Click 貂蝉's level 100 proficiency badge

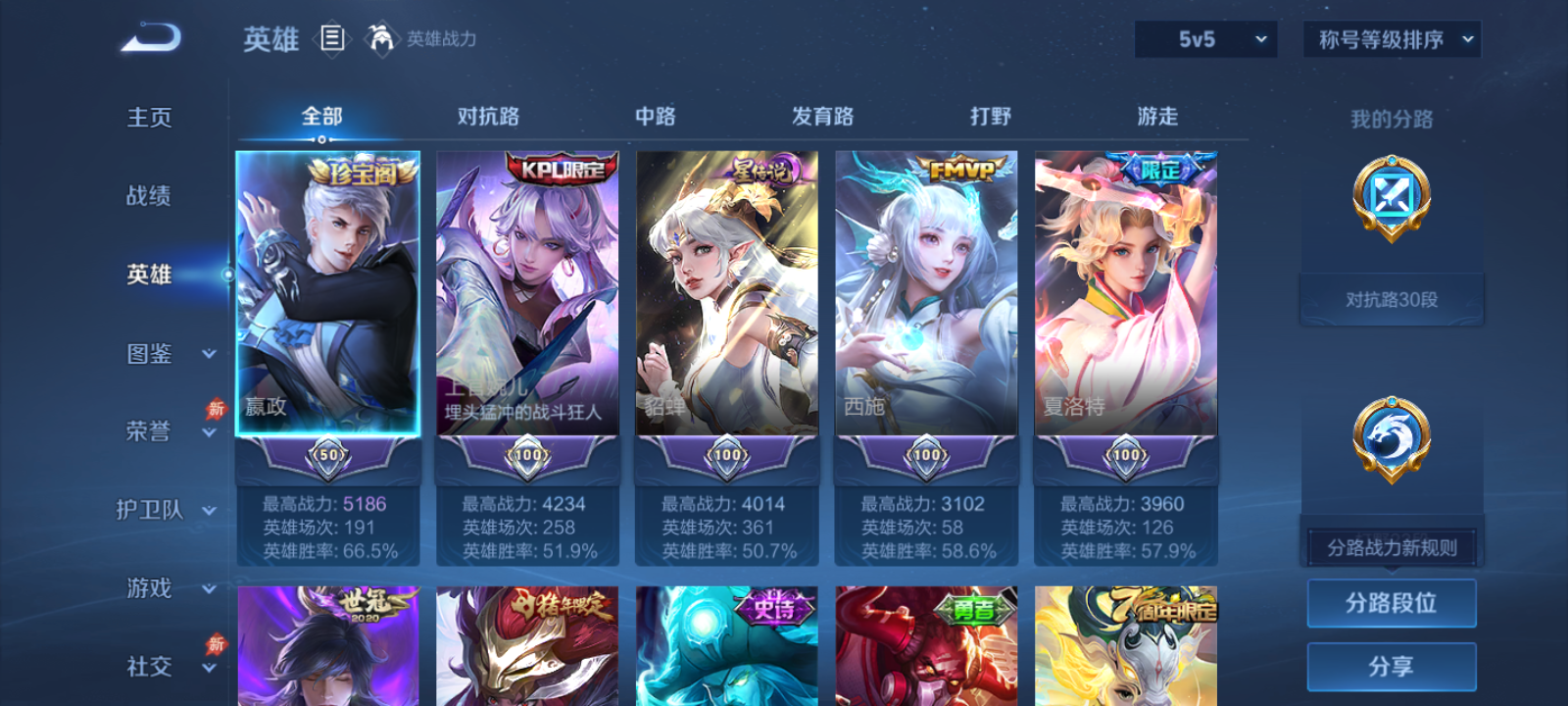coord(726,455)
